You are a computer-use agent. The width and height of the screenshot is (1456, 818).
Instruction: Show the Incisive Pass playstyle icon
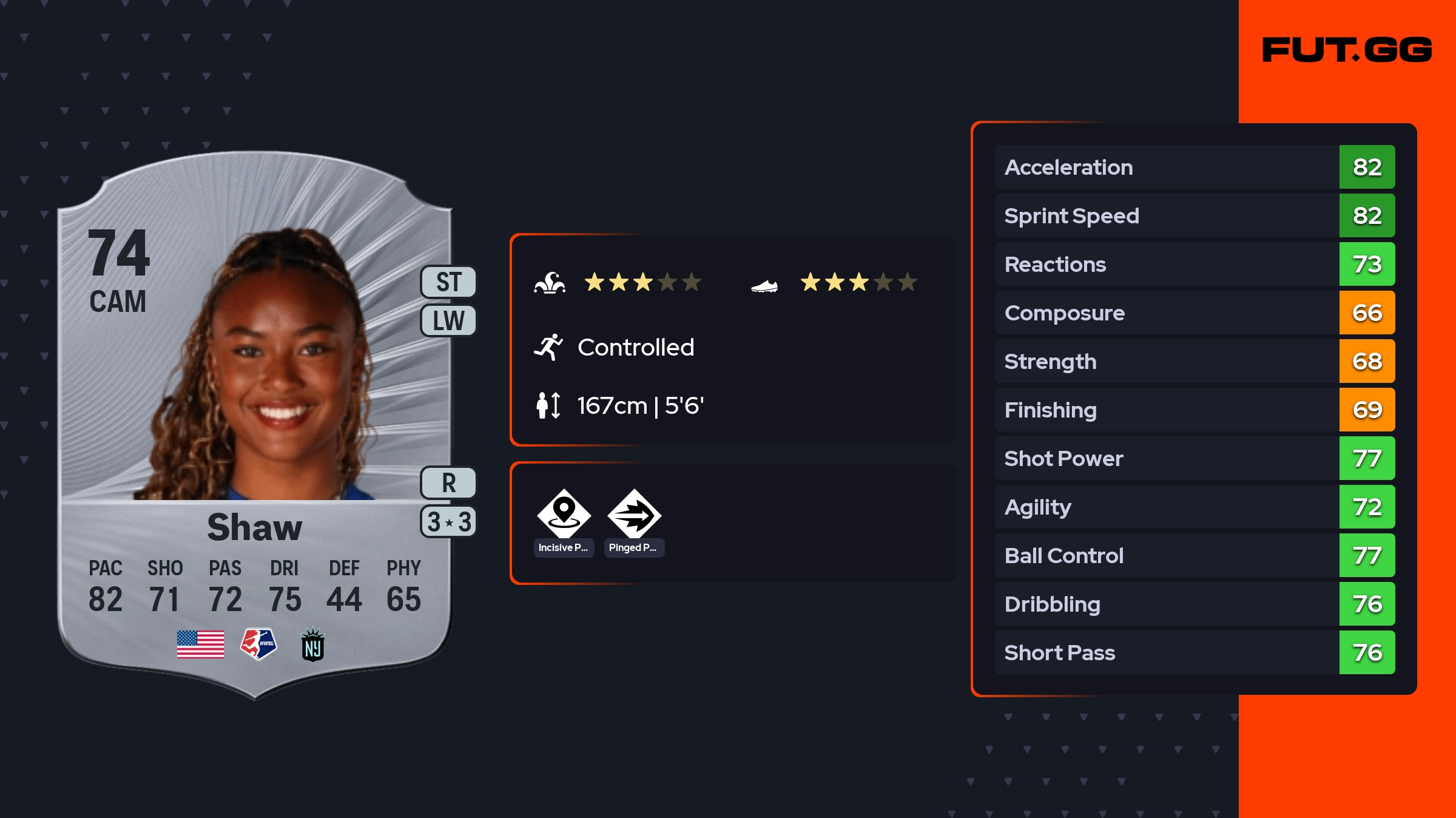pyautogui.click(x=564, y=513)
